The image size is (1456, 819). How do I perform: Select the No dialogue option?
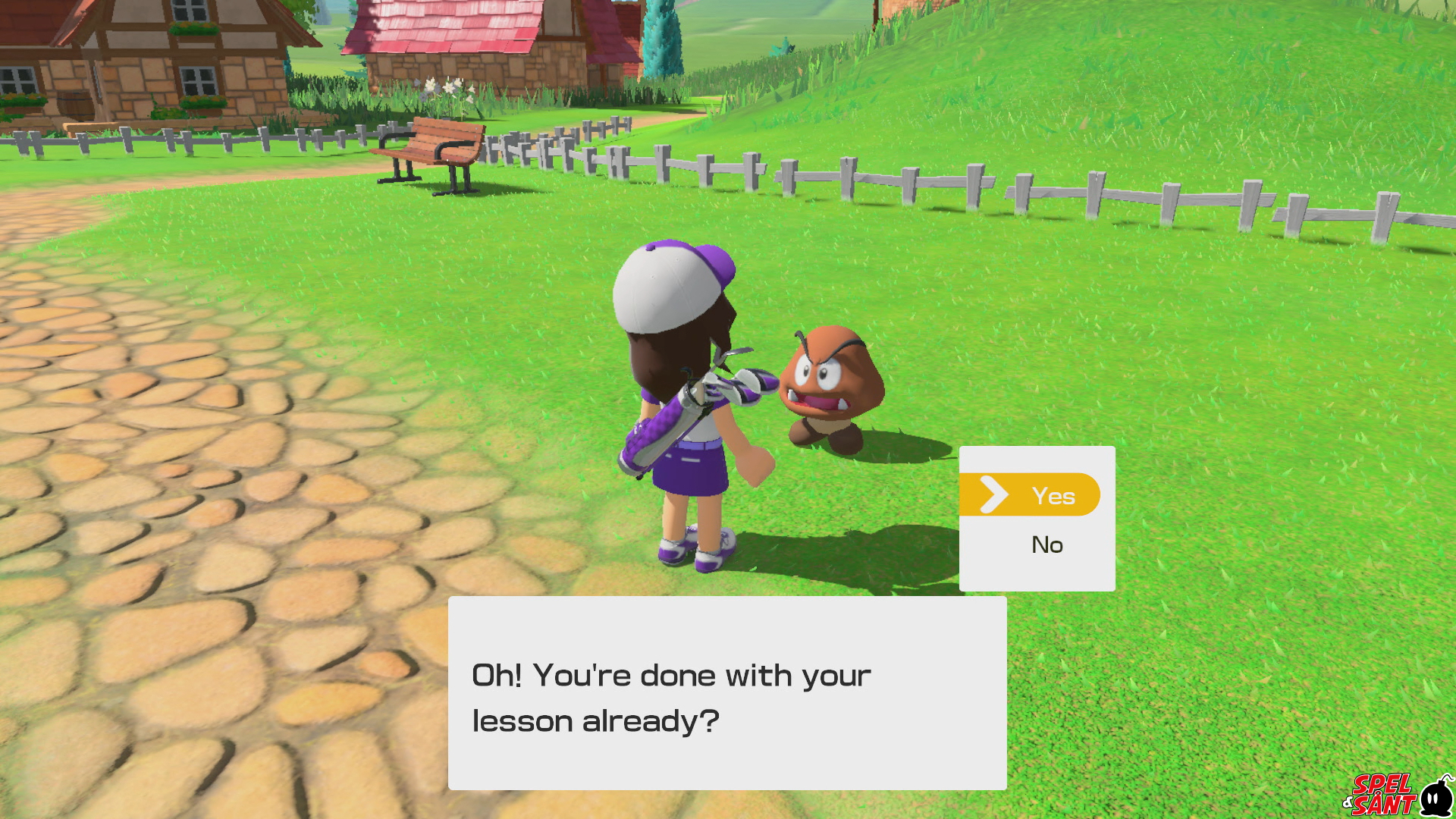[x=1046, y=544]
